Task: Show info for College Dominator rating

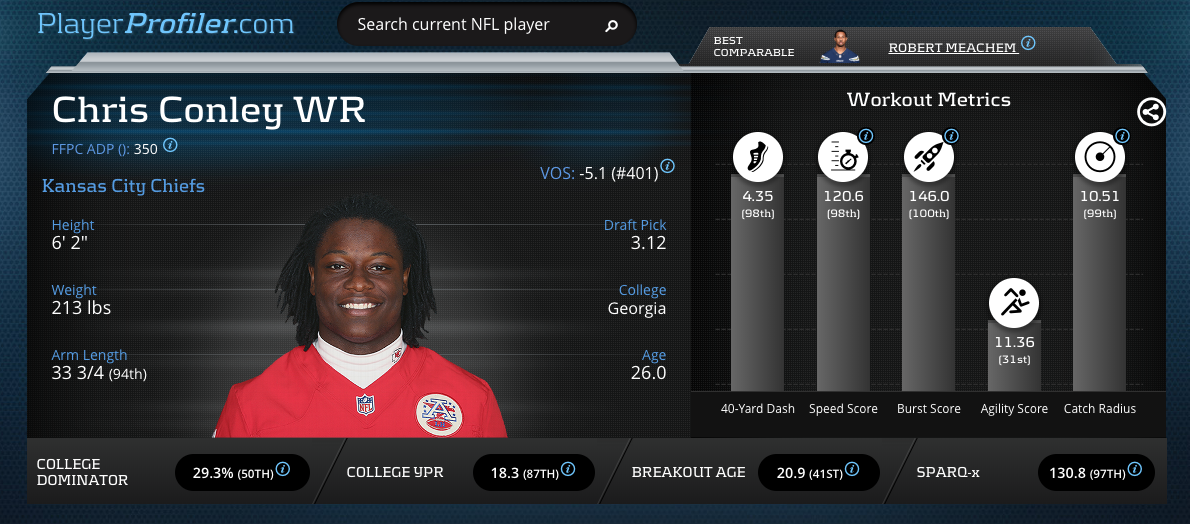Action: coord(283,469)
